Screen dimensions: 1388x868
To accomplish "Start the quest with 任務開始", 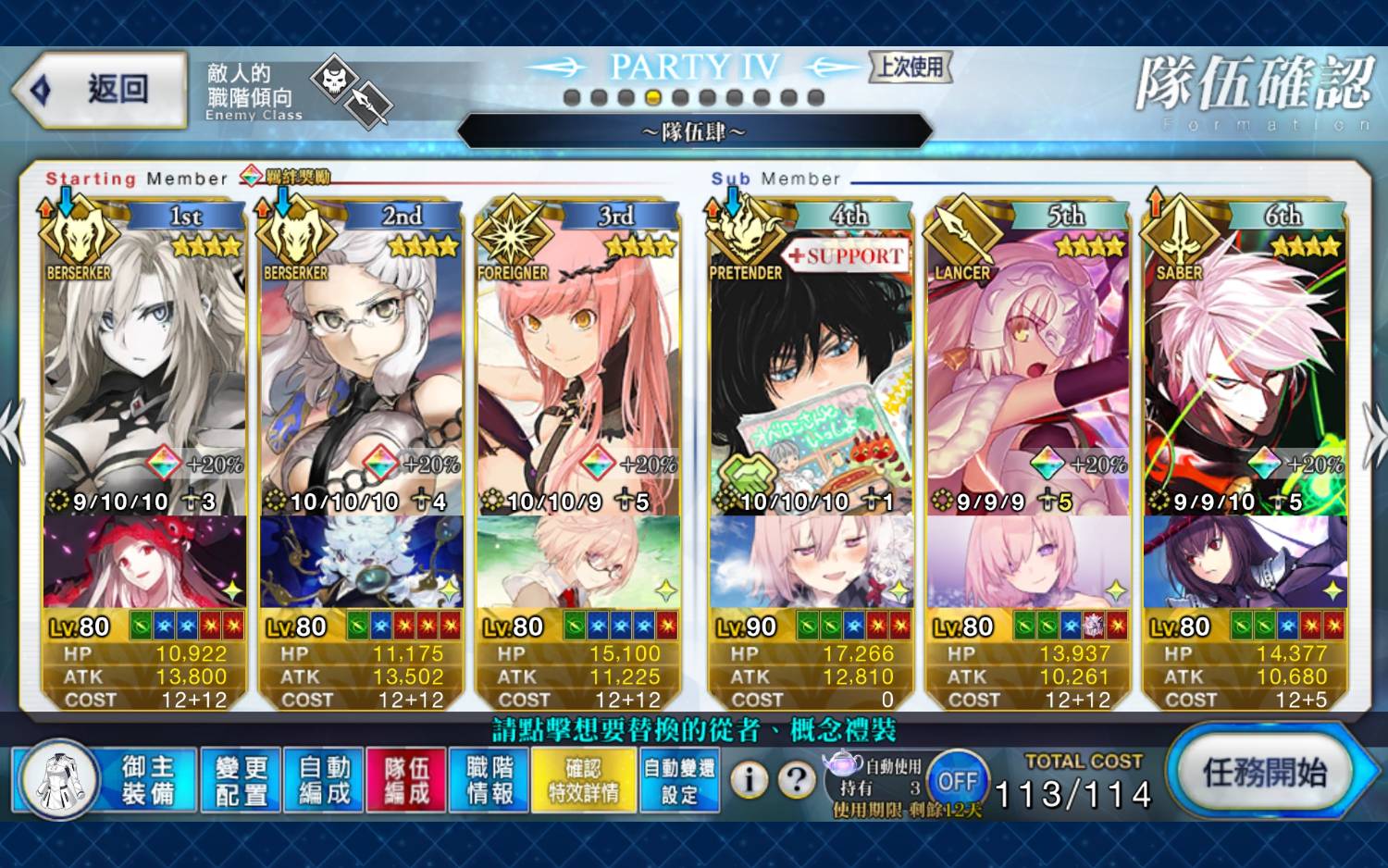I will pos(1264,772).
